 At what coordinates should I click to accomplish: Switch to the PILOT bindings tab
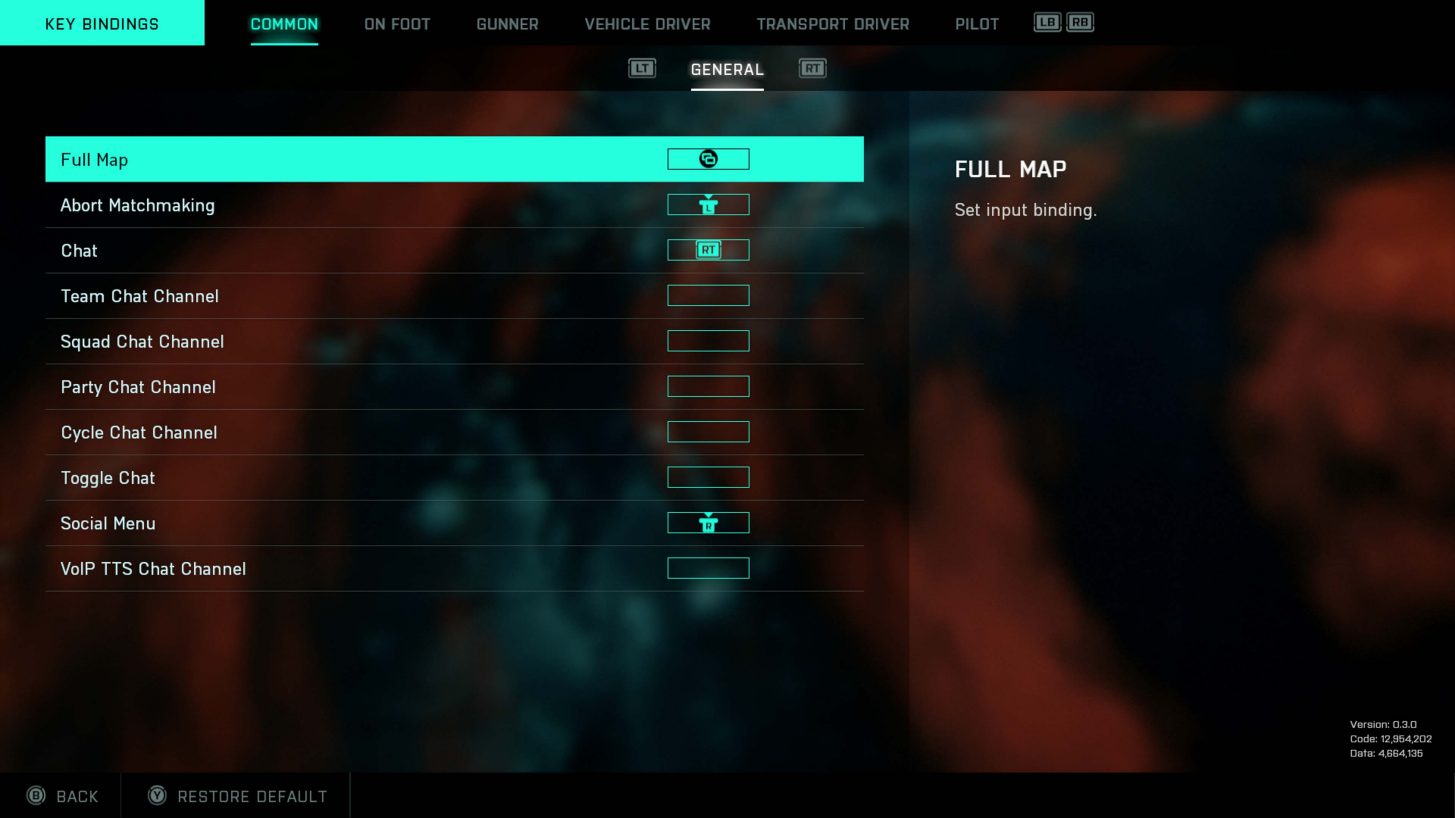977,23
